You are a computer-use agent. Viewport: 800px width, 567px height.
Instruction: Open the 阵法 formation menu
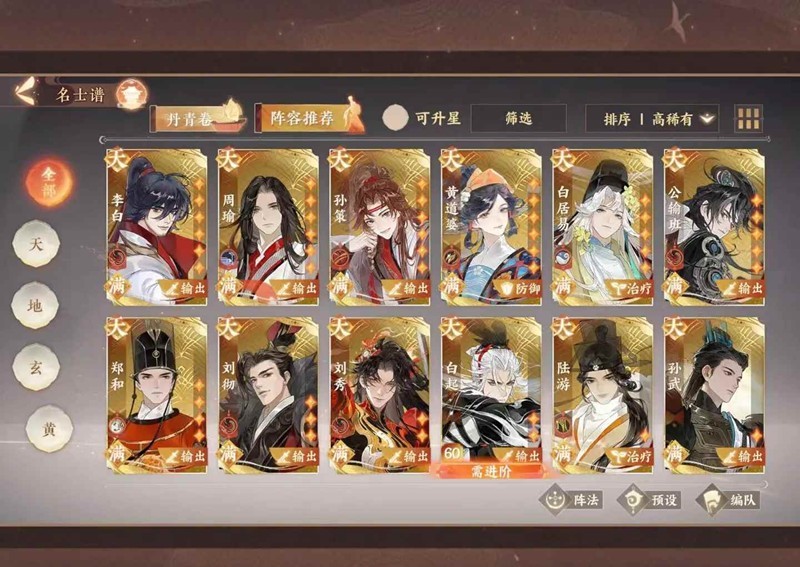coord(572,498)
